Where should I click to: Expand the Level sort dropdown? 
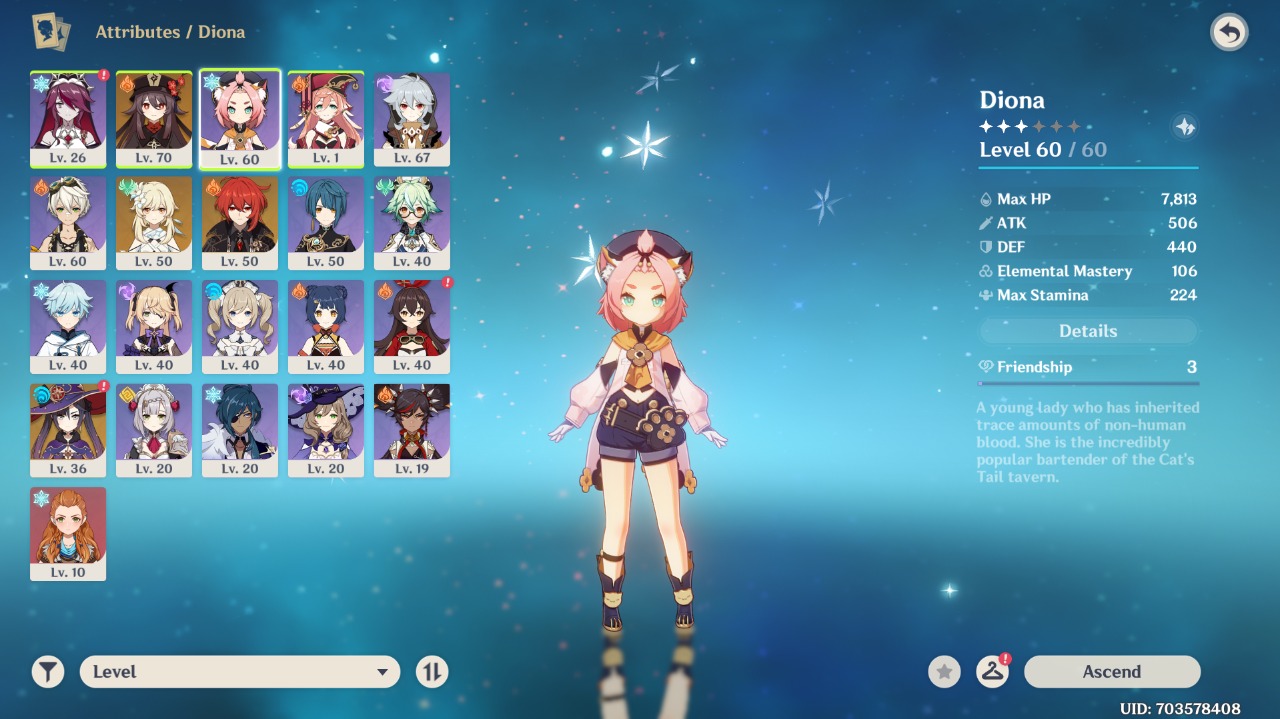pos(240,672)
